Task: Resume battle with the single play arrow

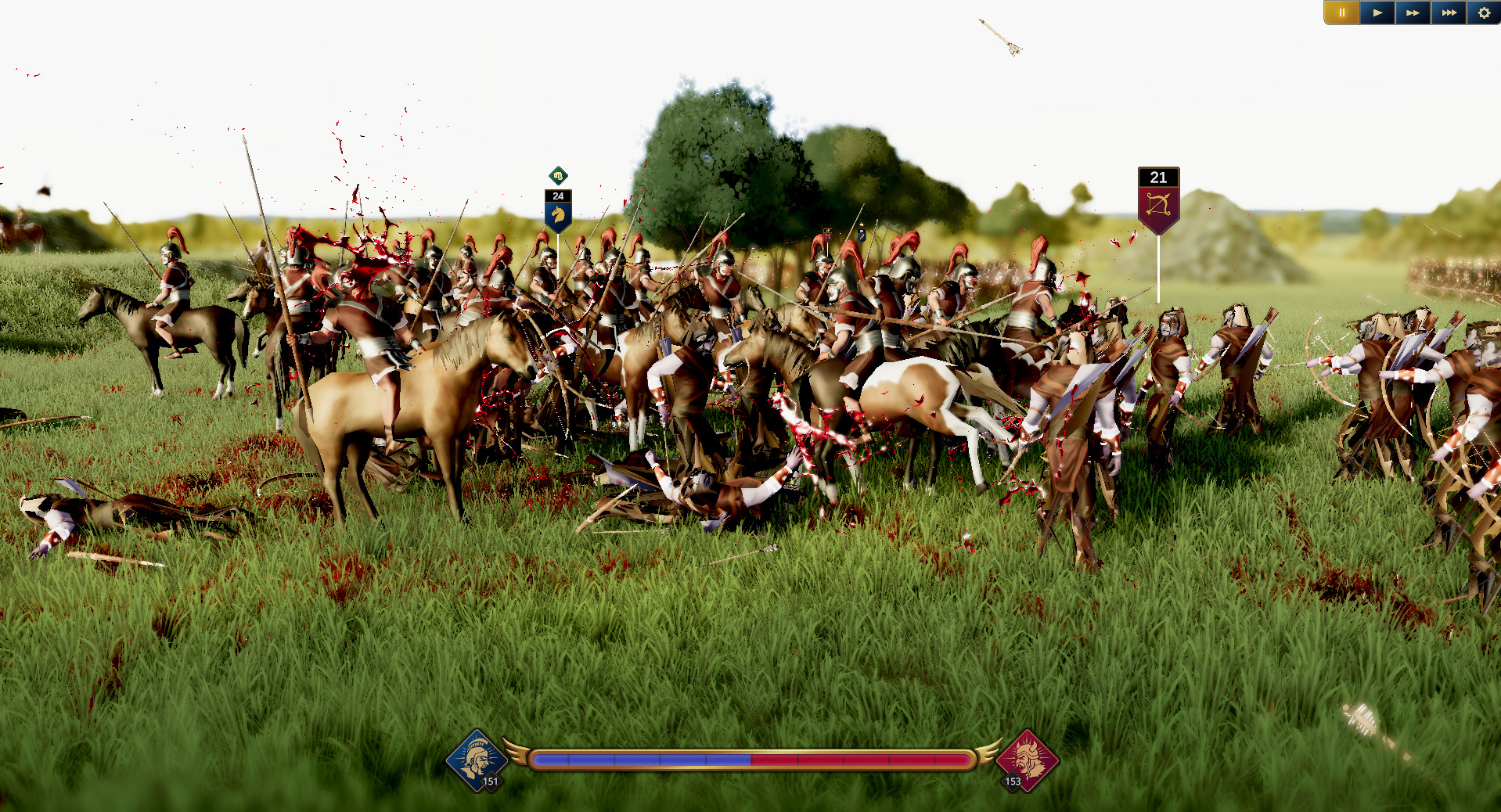Action: coord(1377,13)
